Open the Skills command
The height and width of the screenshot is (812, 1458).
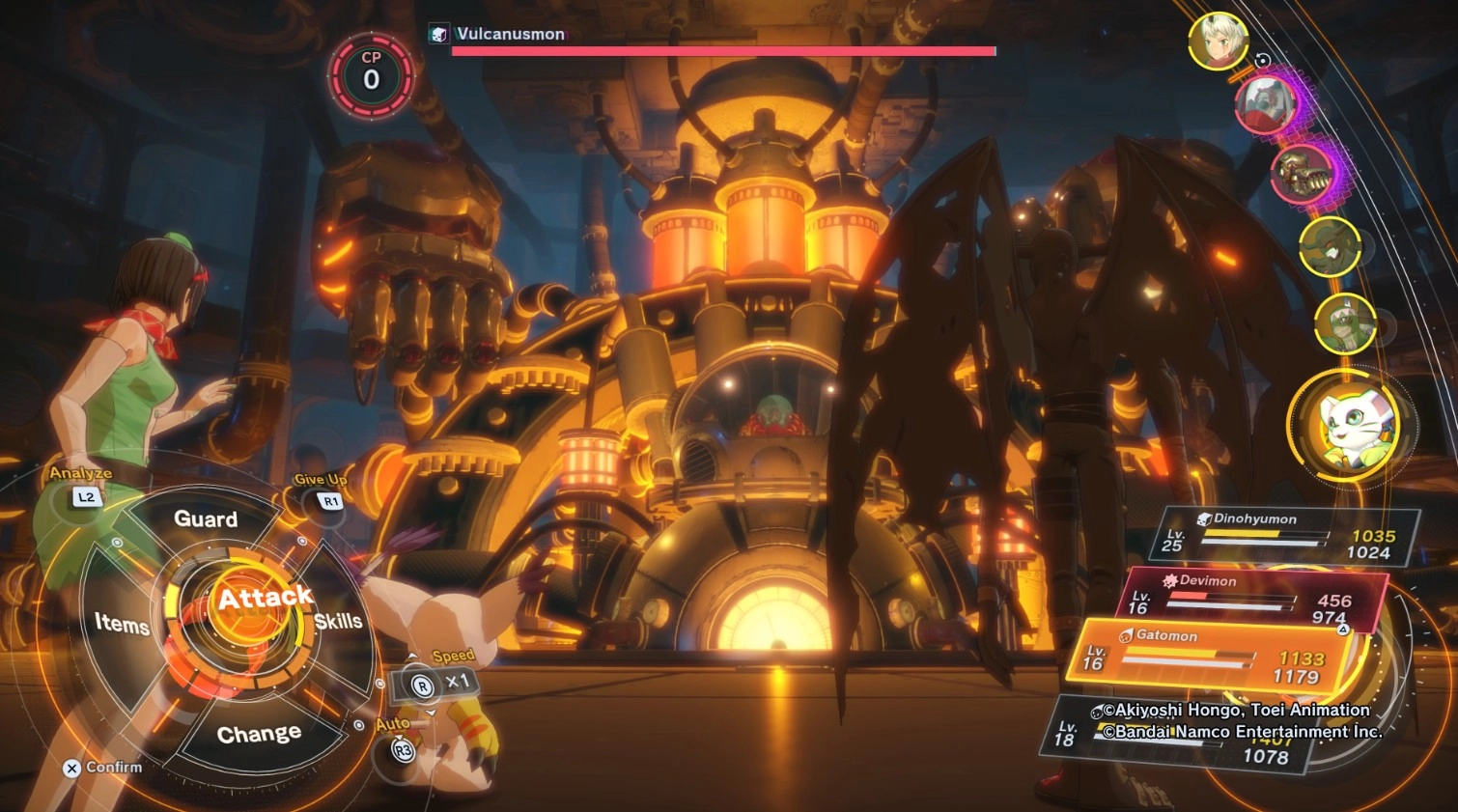pyautogui.click(x=338, y=621)
